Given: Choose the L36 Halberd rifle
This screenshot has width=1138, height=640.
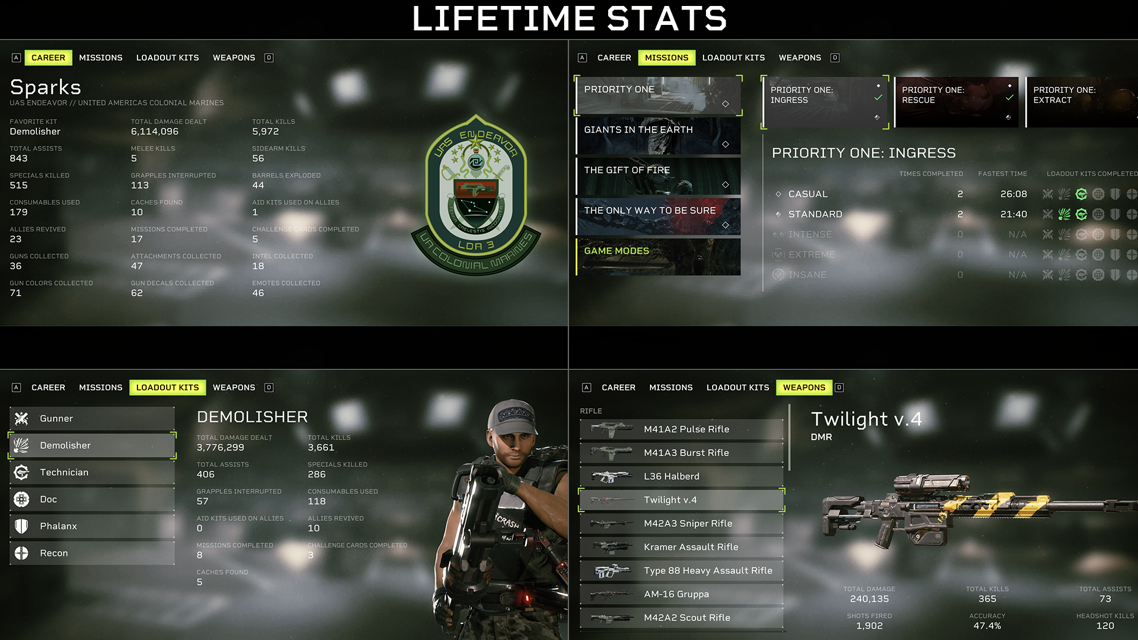Looking at the screenshot, I should [x=681, y=476].
